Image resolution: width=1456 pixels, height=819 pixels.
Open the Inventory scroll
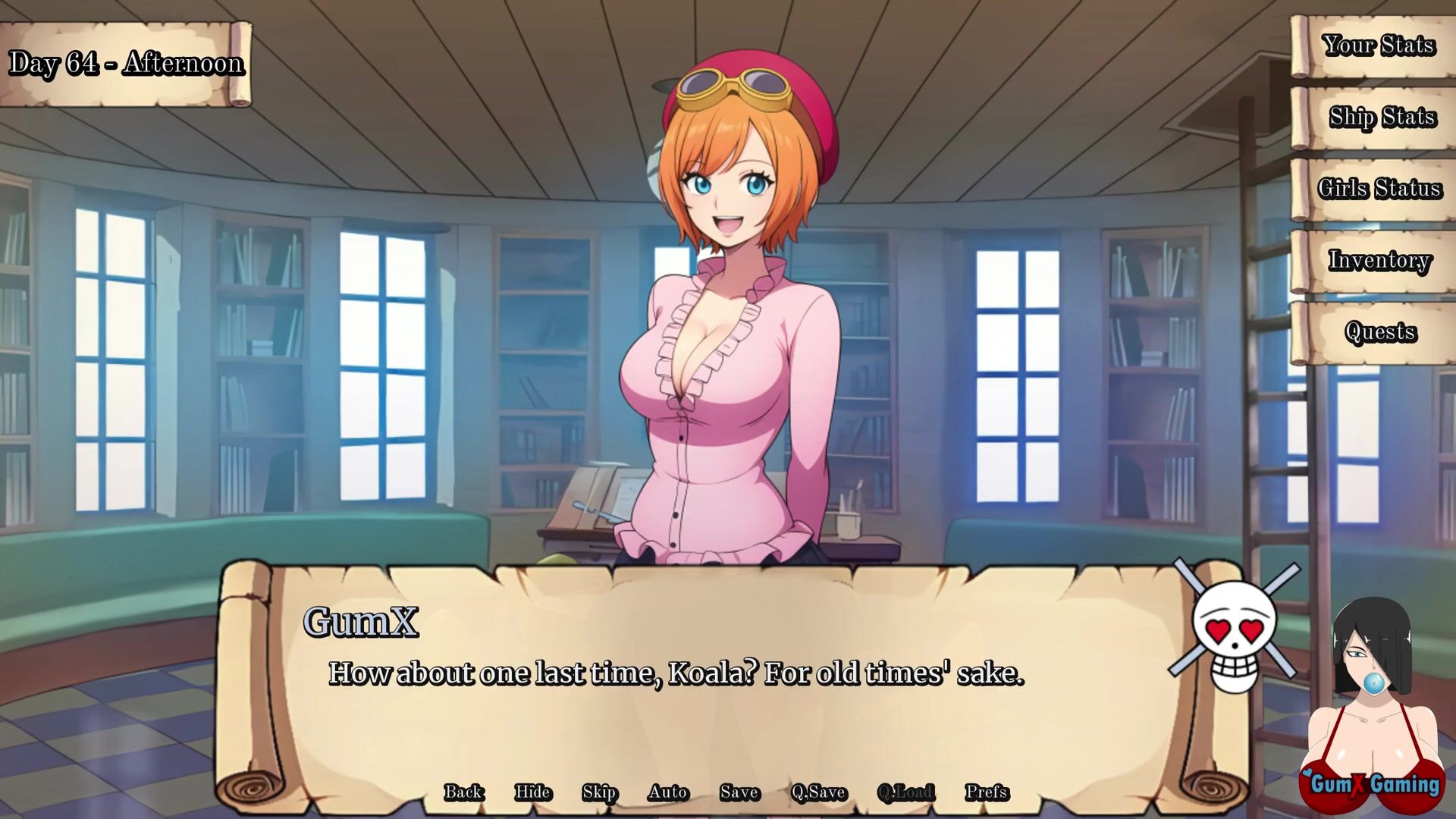click(x=1379, y=261)
